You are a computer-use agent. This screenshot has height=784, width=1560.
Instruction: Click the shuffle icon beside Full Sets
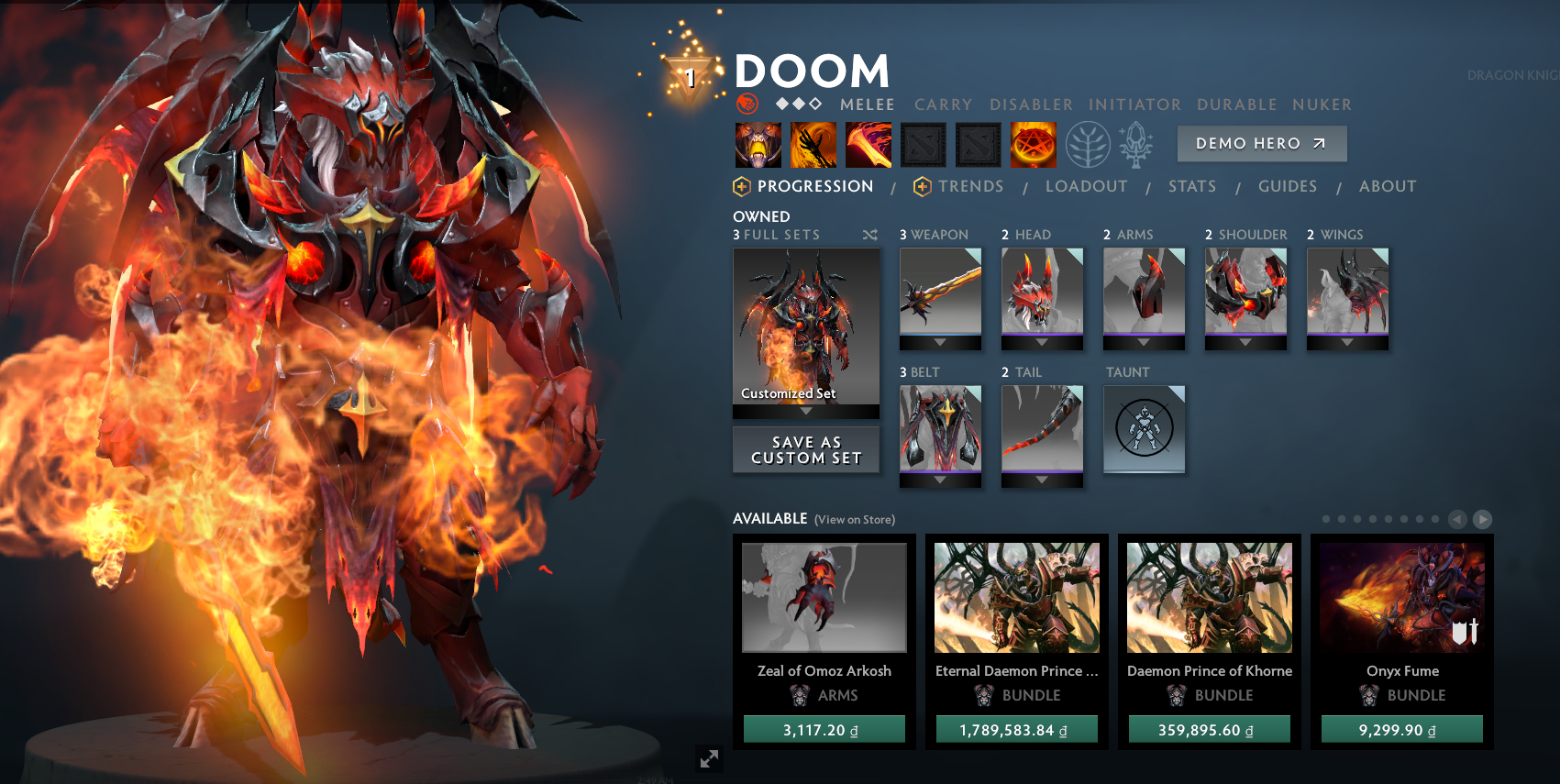869,235
